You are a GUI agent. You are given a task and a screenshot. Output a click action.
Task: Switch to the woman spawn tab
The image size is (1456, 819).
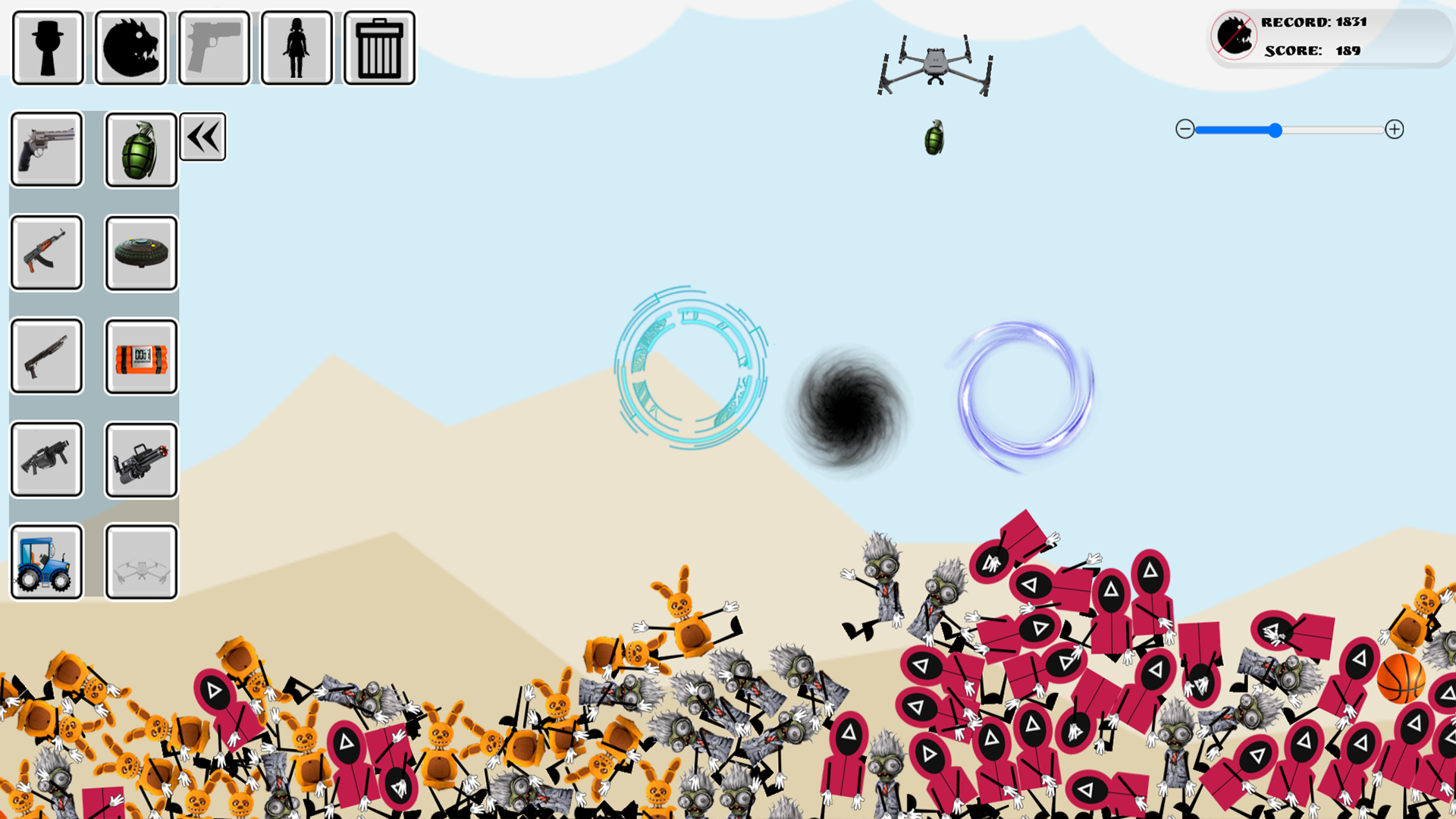point(296,47)
